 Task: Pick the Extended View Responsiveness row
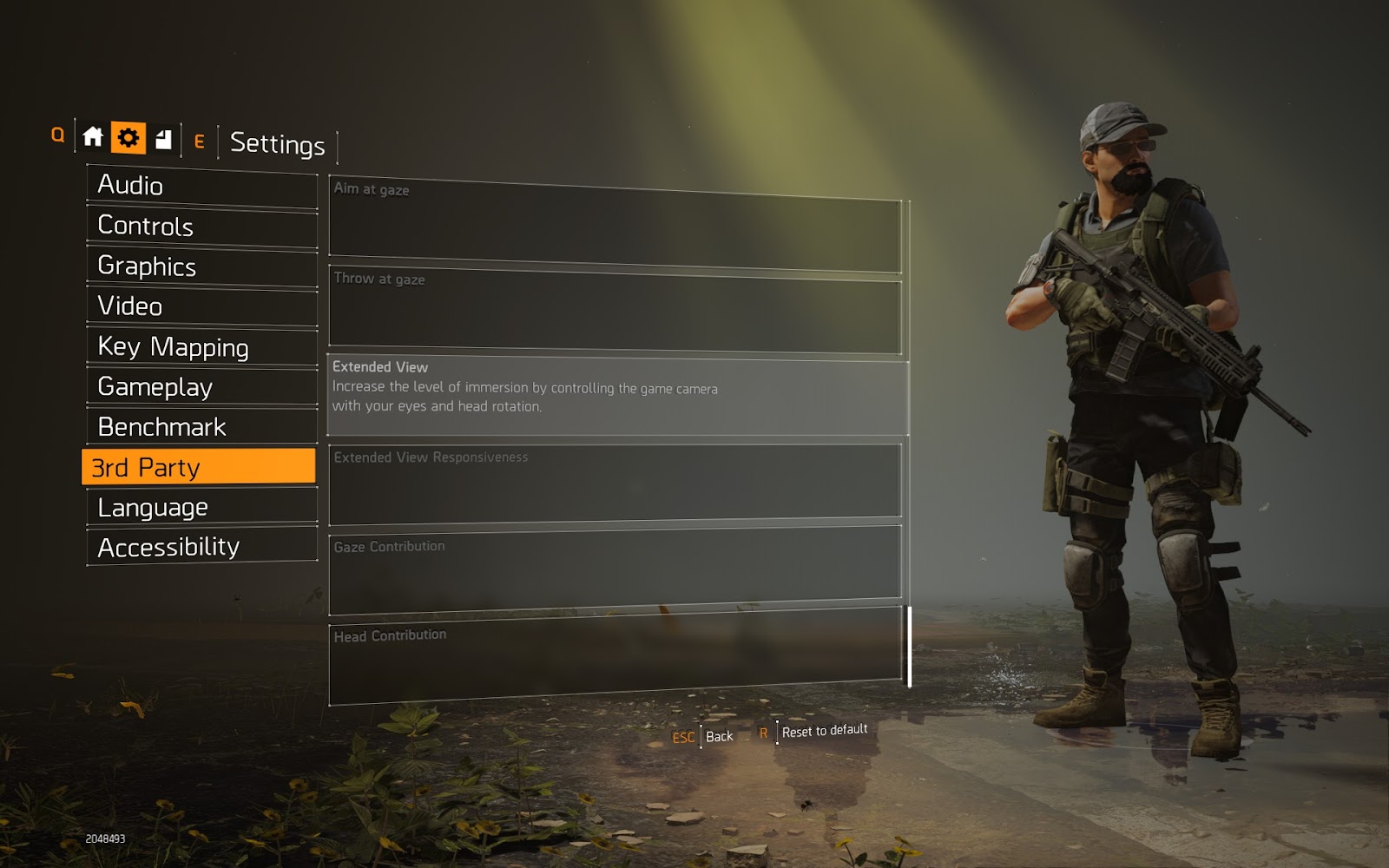coord(615,484)
